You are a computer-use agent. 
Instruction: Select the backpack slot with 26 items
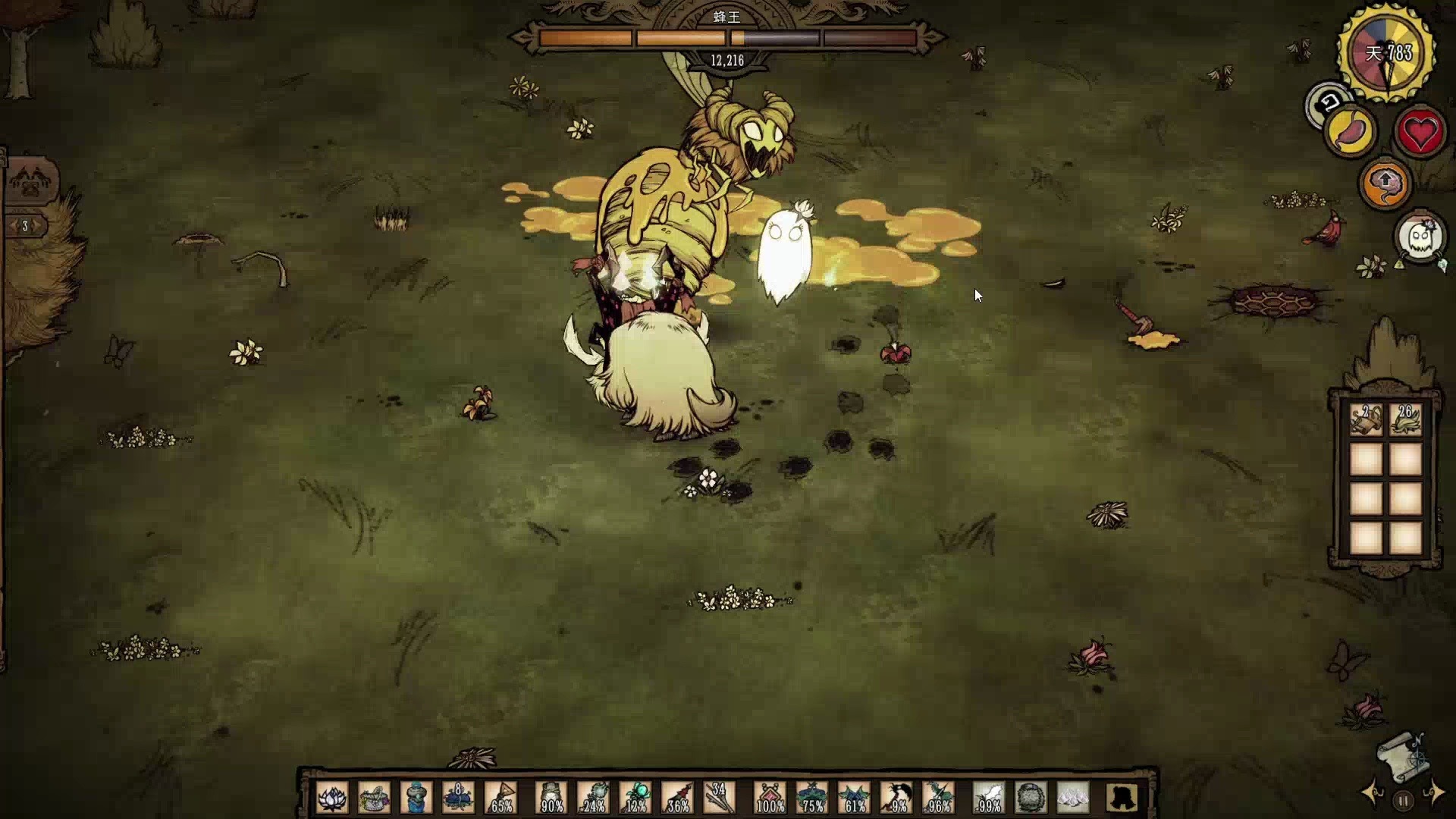[1405, 419]
